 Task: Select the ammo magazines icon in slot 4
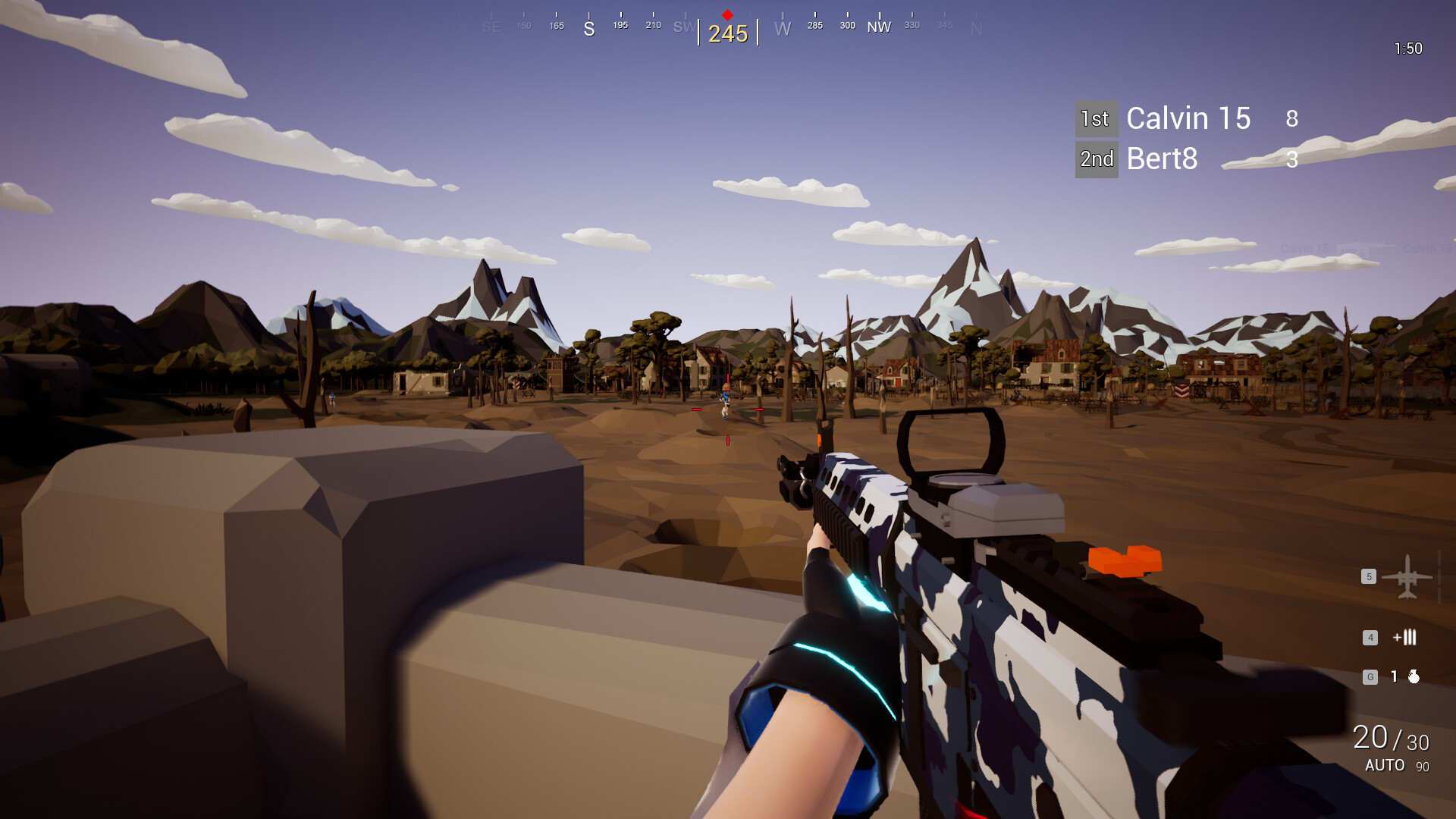coord(1404,638)
